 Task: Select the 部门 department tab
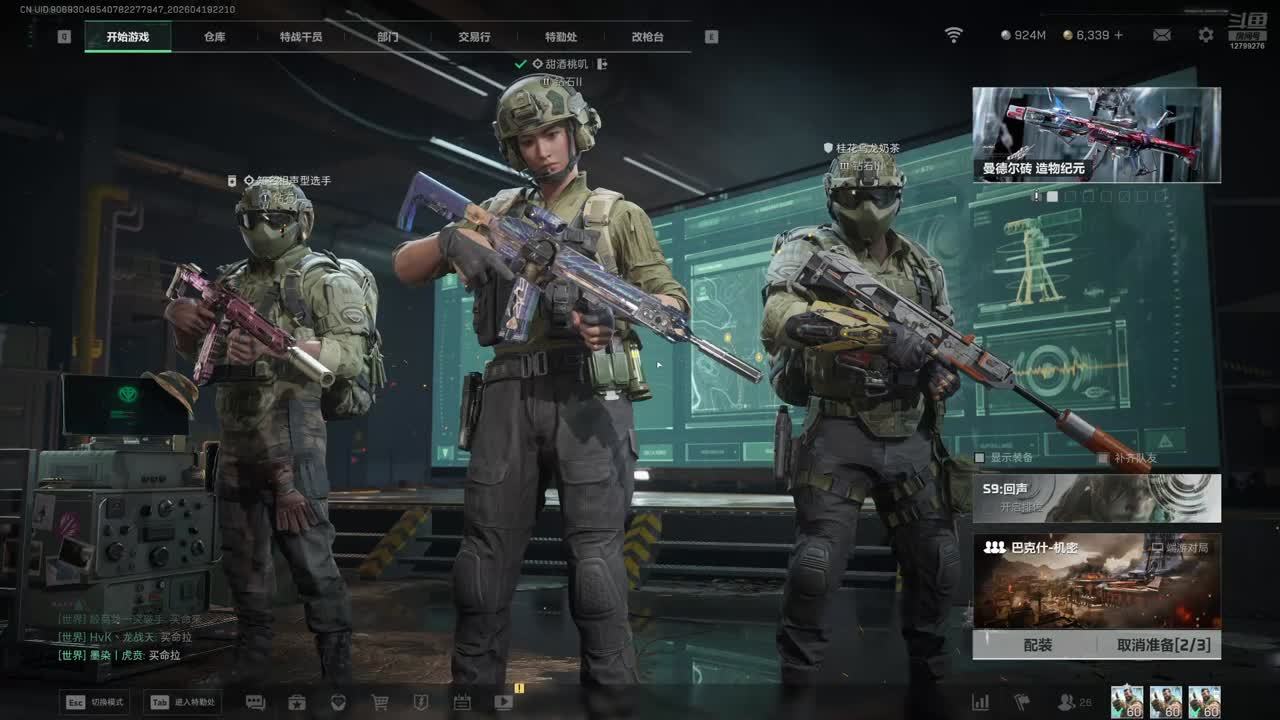[x=388, y=37]
